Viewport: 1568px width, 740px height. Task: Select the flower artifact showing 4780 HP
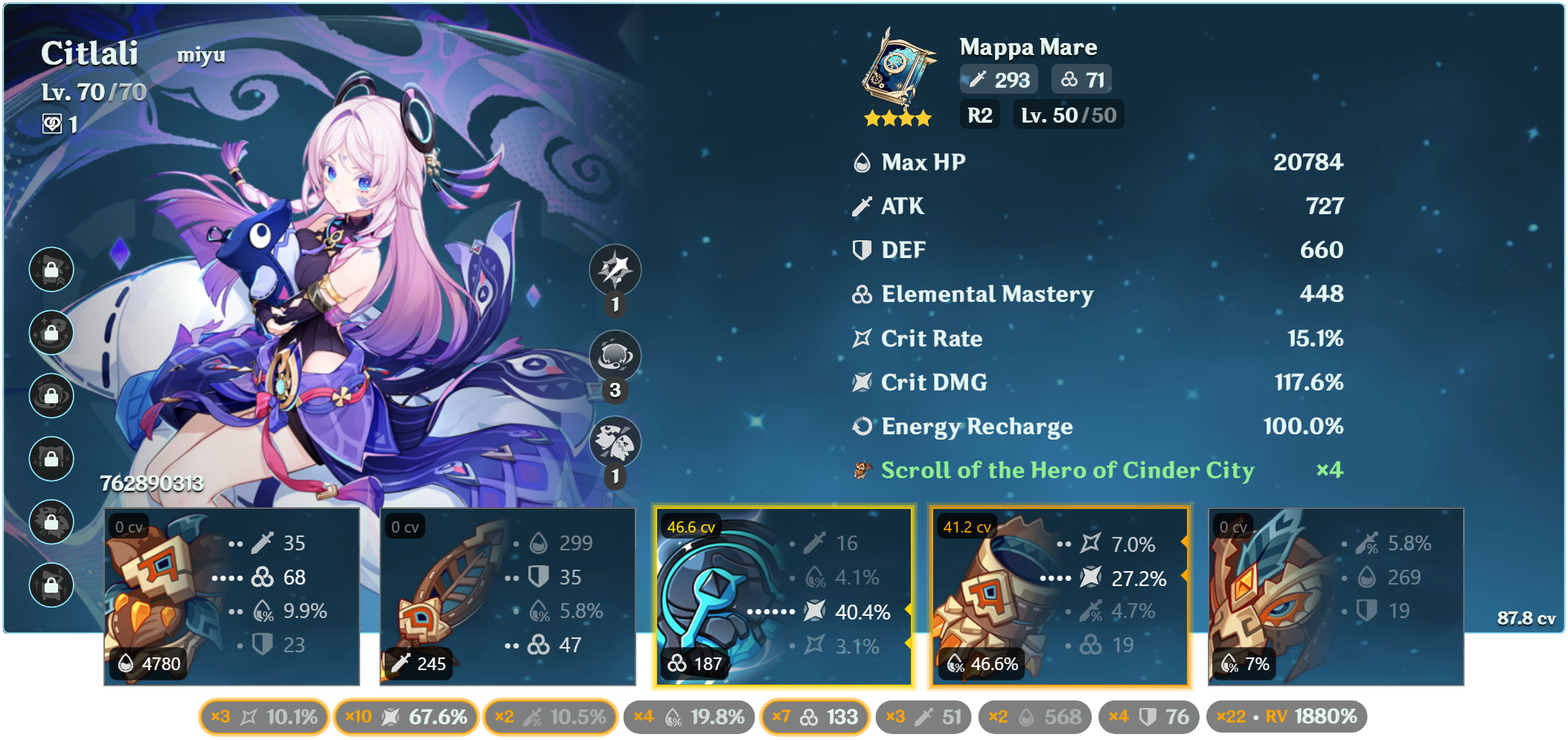[x=231, y=595]
